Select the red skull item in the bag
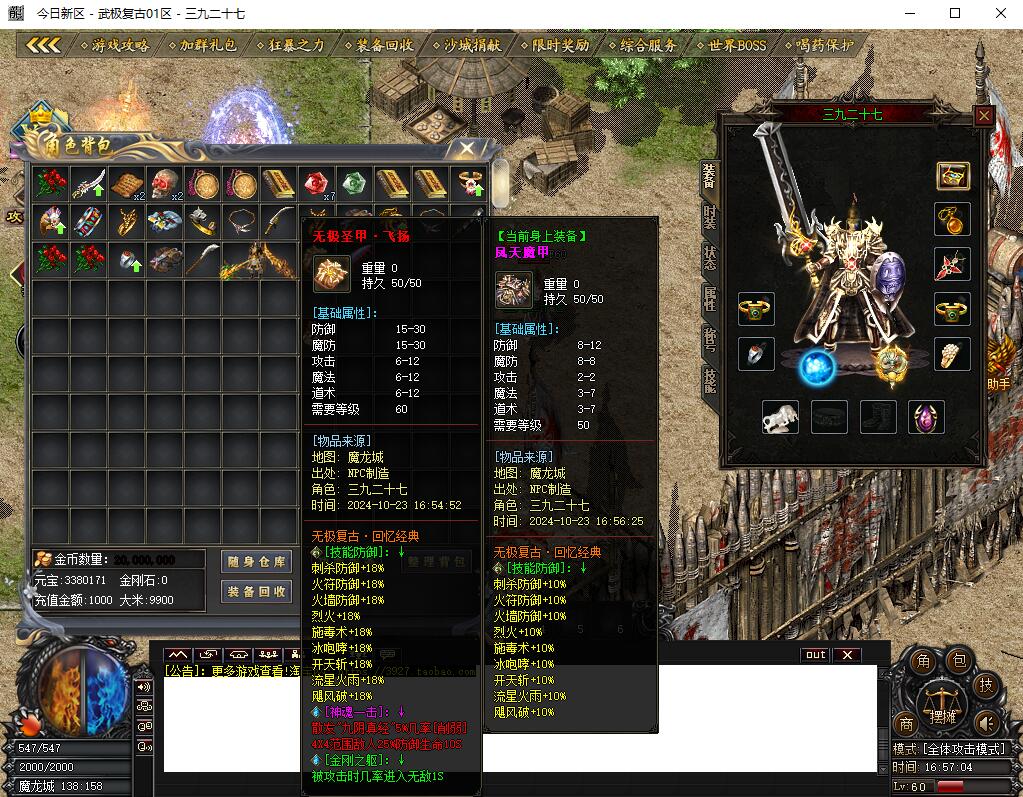This screenshot has width=1023, height=797. (164, 184)
